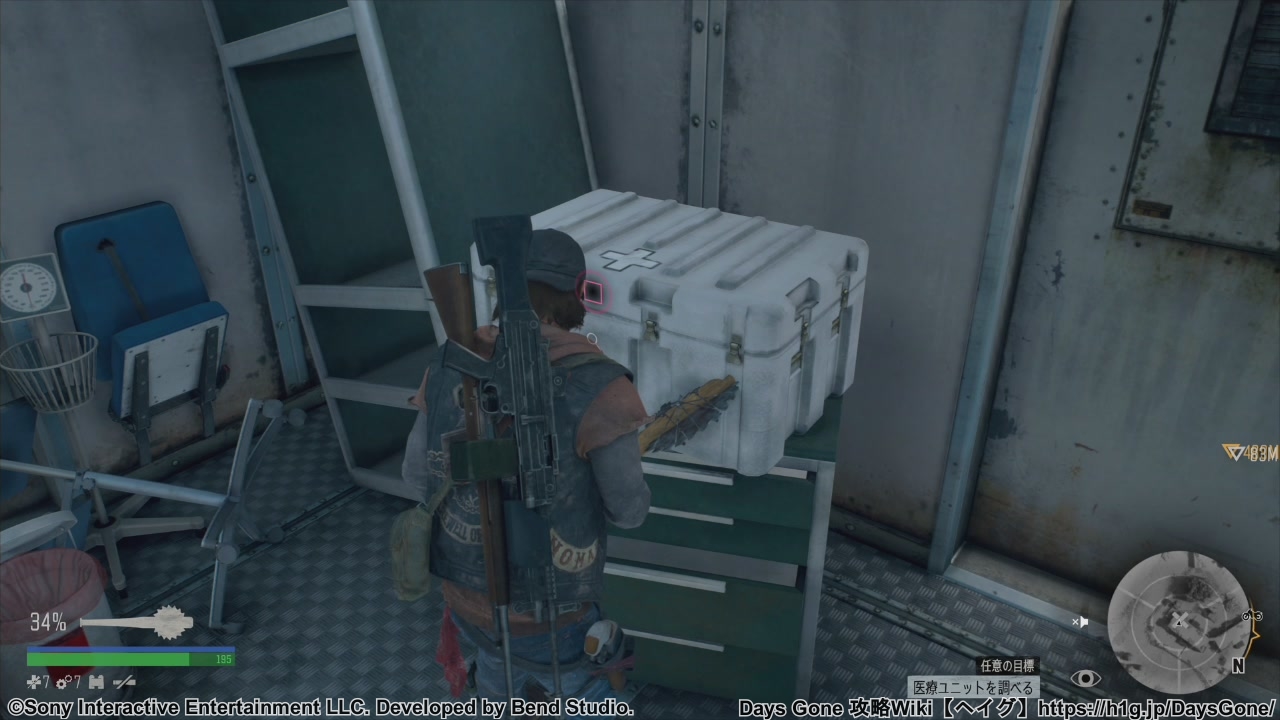Select the orange waypoint distance marker

pos(1250,453)
